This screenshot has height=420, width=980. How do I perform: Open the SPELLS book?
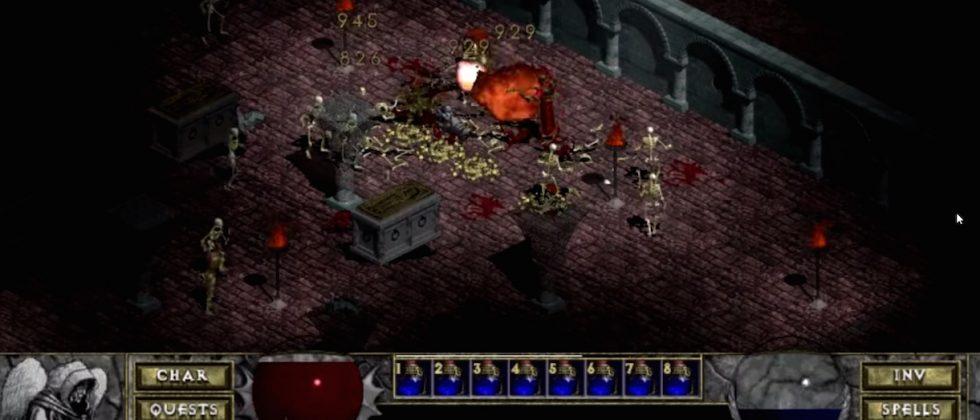pos(910,408)
